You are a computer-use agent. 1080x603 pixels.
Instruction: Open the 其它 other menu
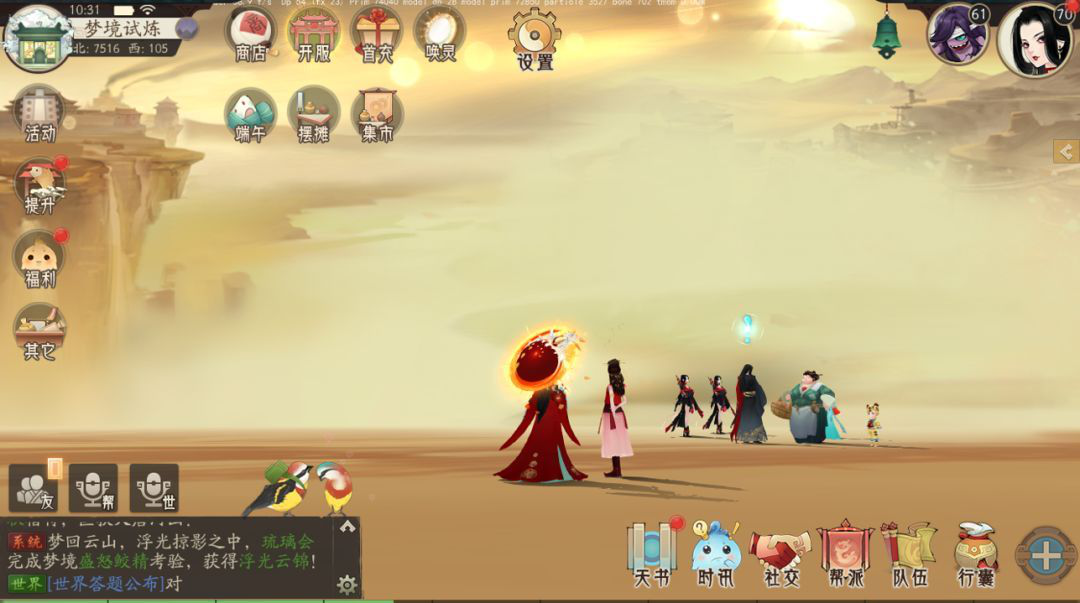[39, 330]
